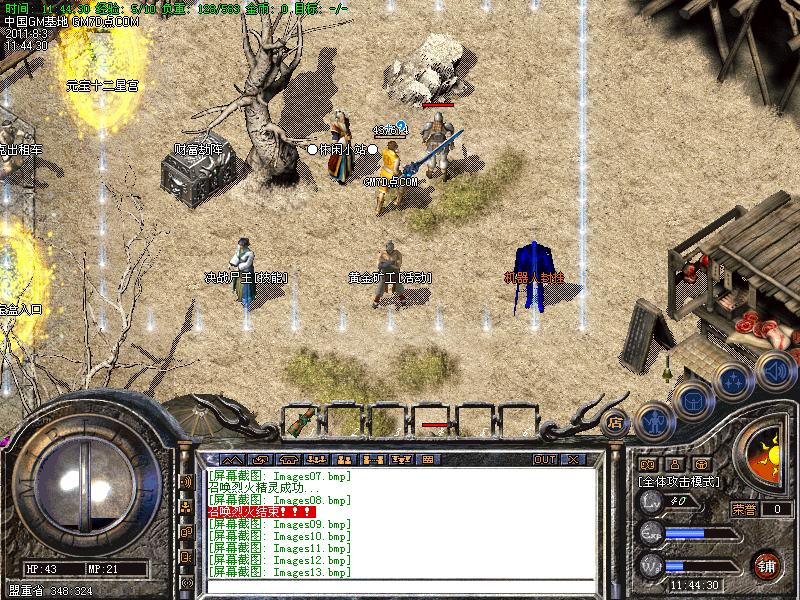Open the keyboard icon on chat bar
The height and width of the screenshot is (600, 800).
point(427,460)
